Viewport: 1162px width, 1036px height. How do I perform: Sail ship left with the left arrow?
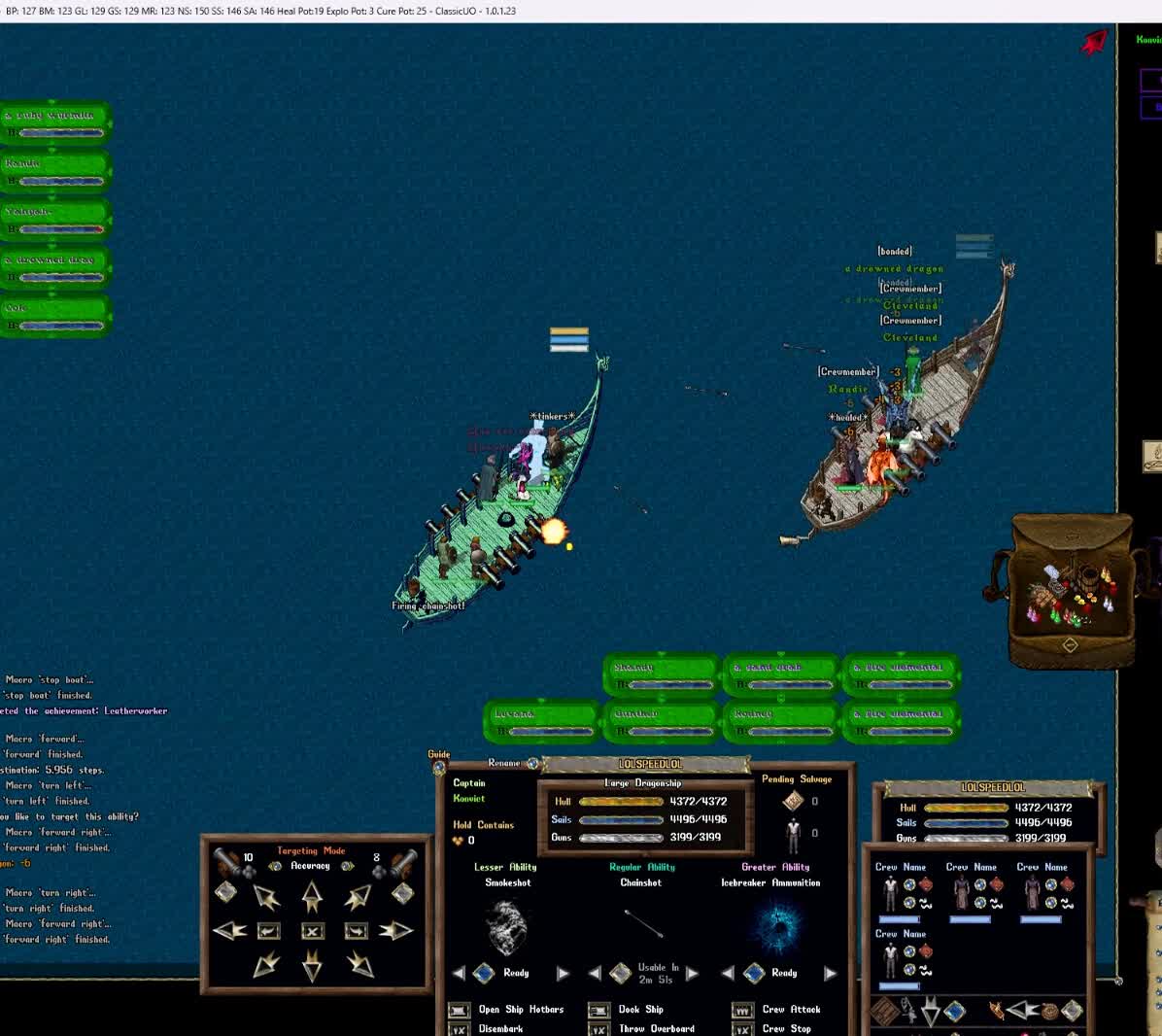pyautogui.click(x=229, y=931)
